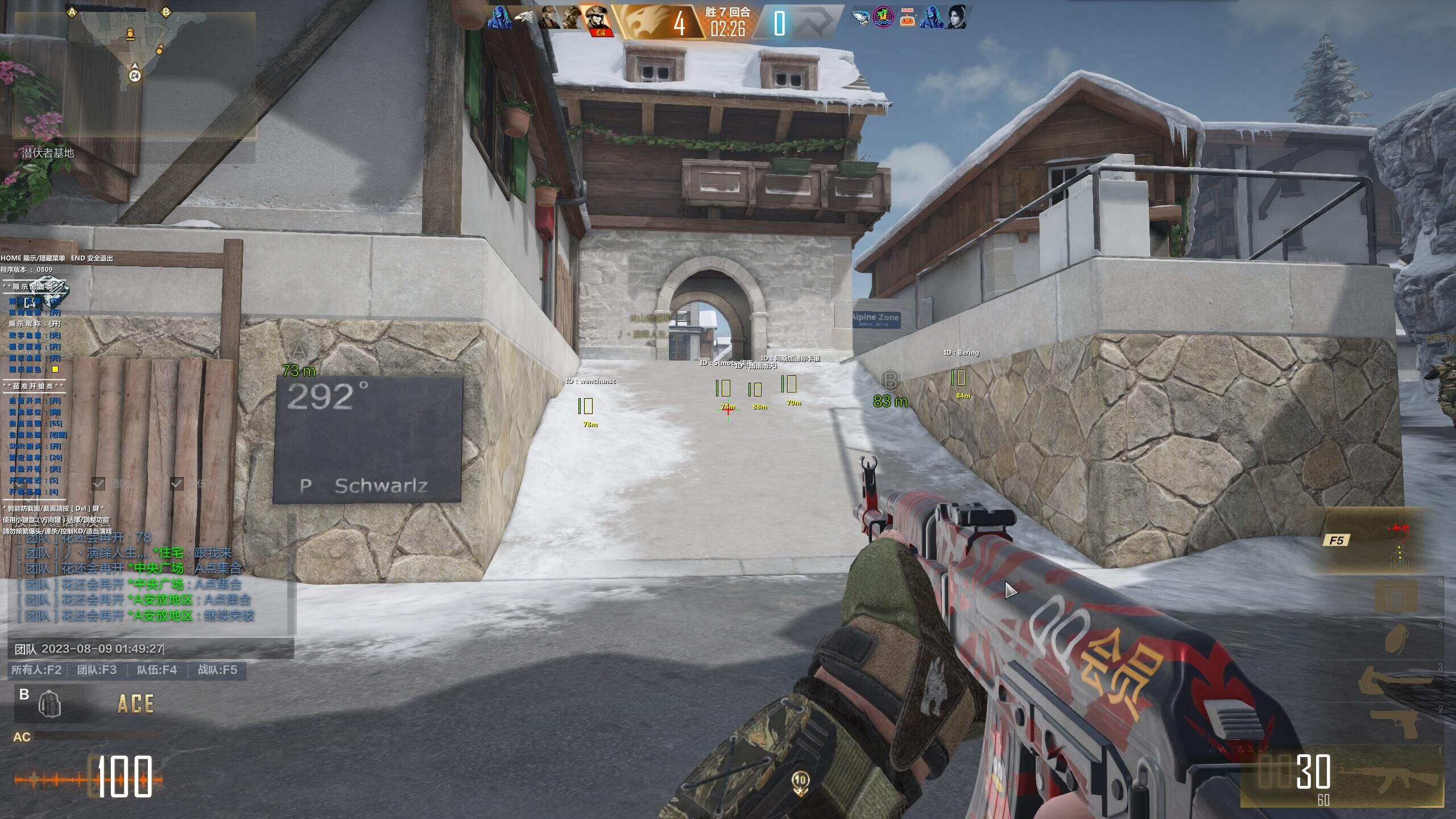Select the white eagle teammate avatar
1456x819 pixels.
[524, 19]
